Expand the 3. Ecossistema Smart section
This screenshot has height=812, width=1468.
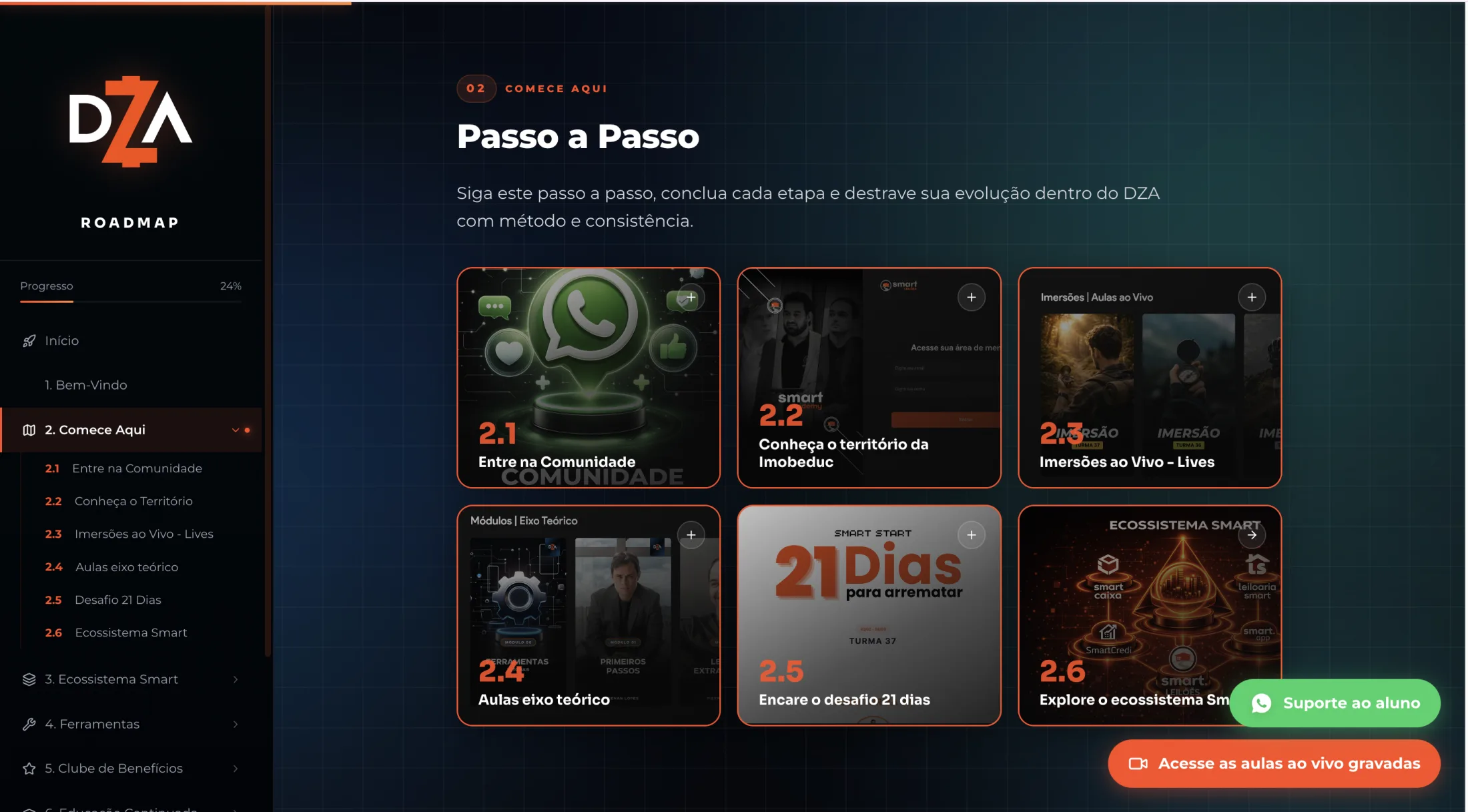(x=236, y=679)
